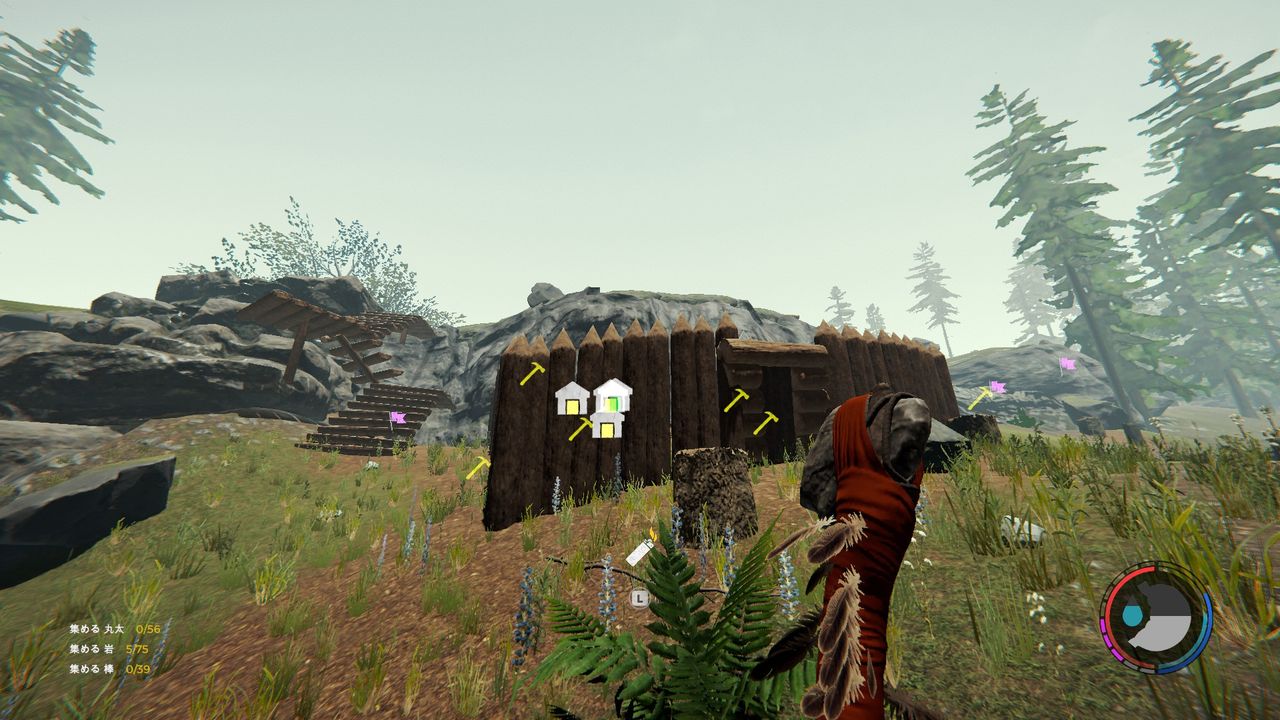Select the hammer icon near the far-right pink flag
The height and width of the screenshot is (720, 1280).
tap(982, 396)
